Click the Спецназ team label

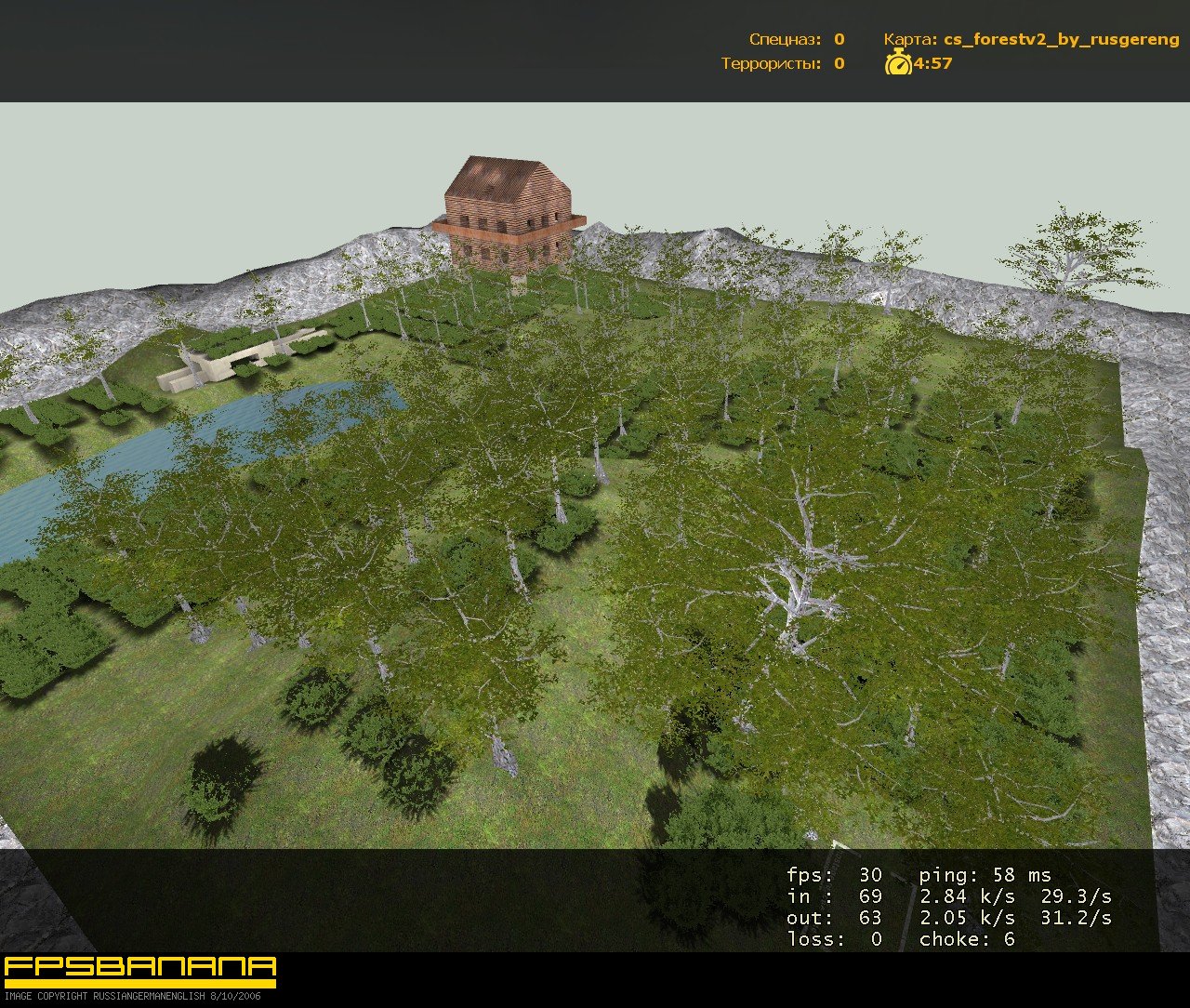point(784,39)
